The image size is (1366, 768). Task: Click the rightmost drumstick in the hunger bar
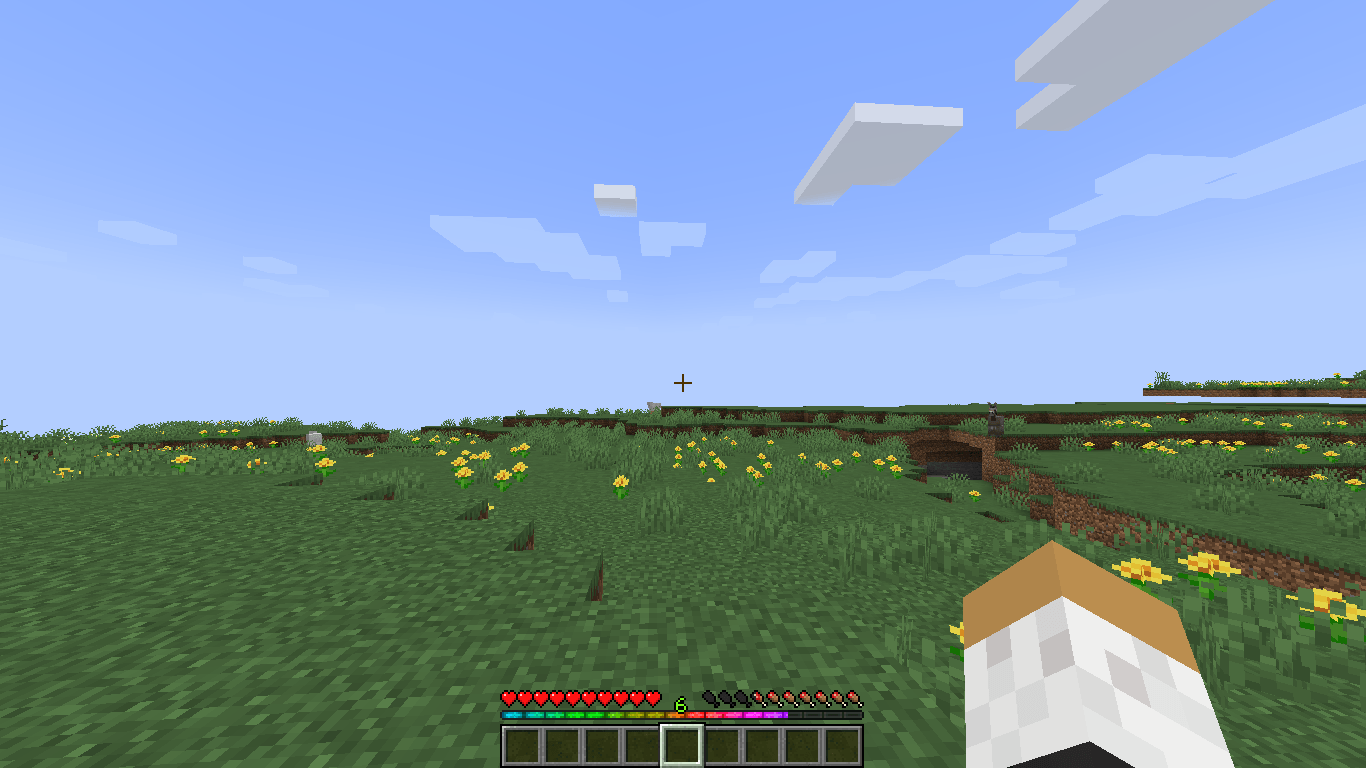point(859,700)
